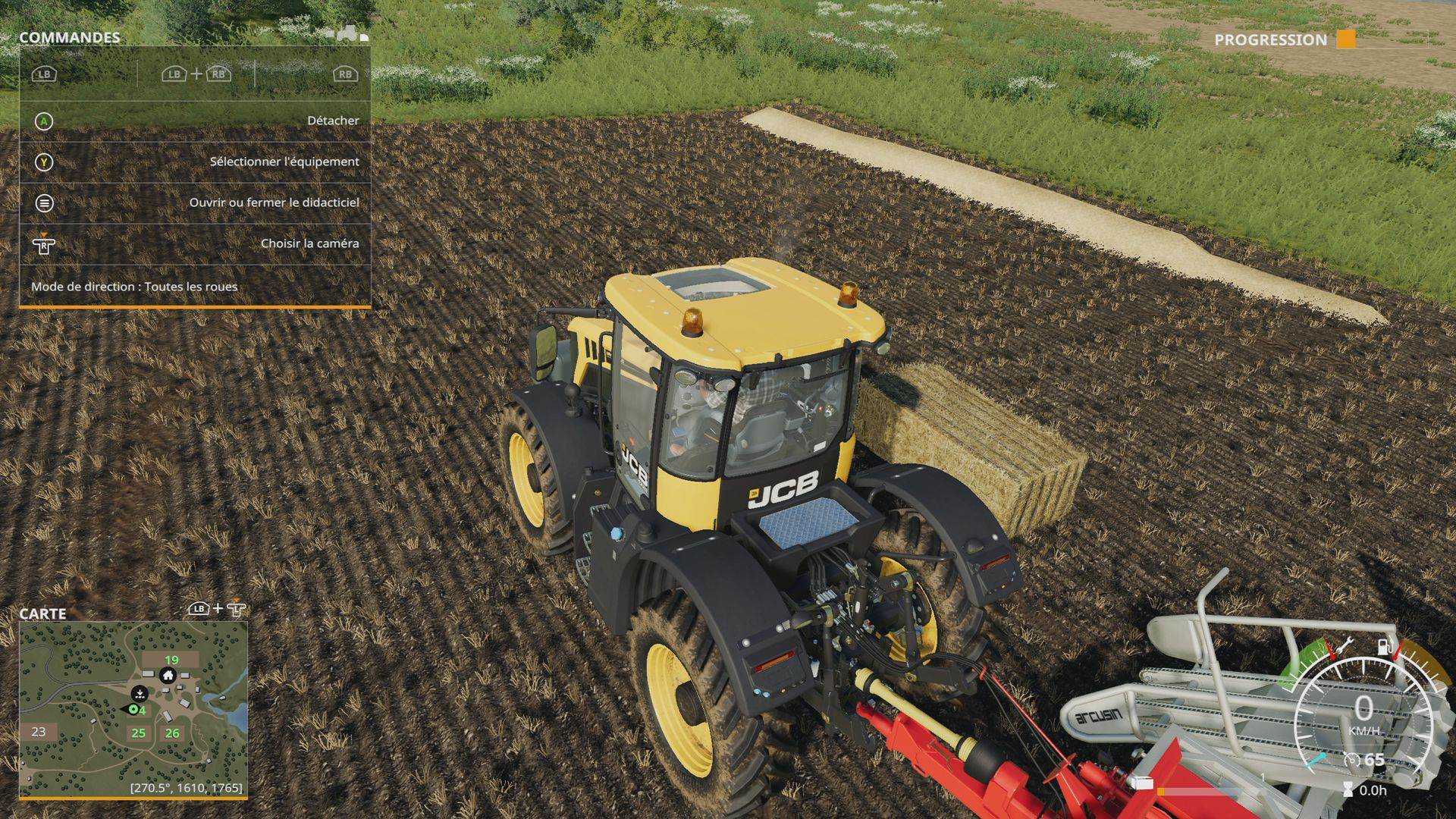Viewport: 1456px width, 819px height.
Task: Toggle the didacticiel with the menu button icon
Action: point(45,202)
